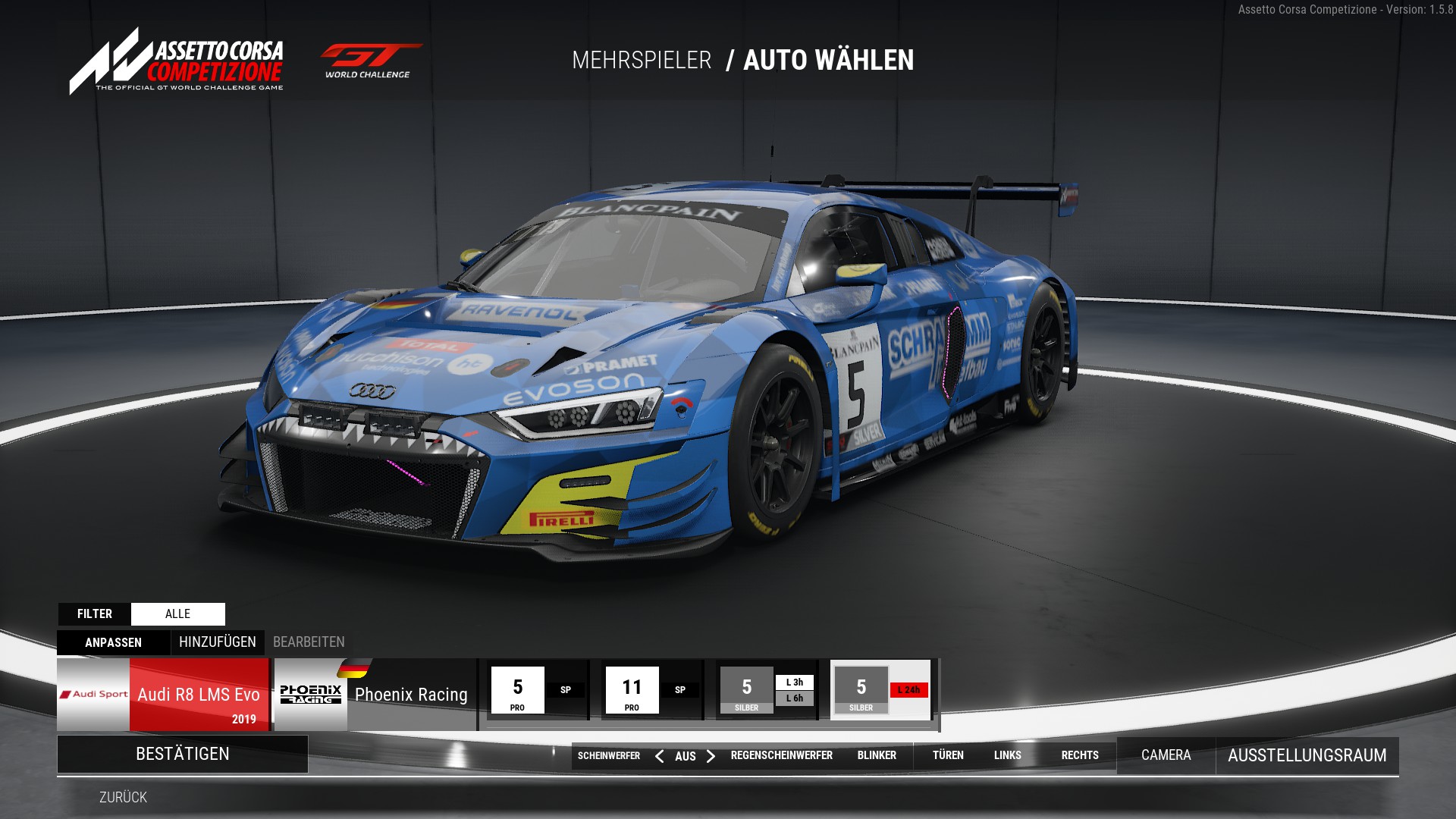Confirm car with Bestätigen button
The width and height of the screenshot is (1456, 819).
click(x=182, y=754)
